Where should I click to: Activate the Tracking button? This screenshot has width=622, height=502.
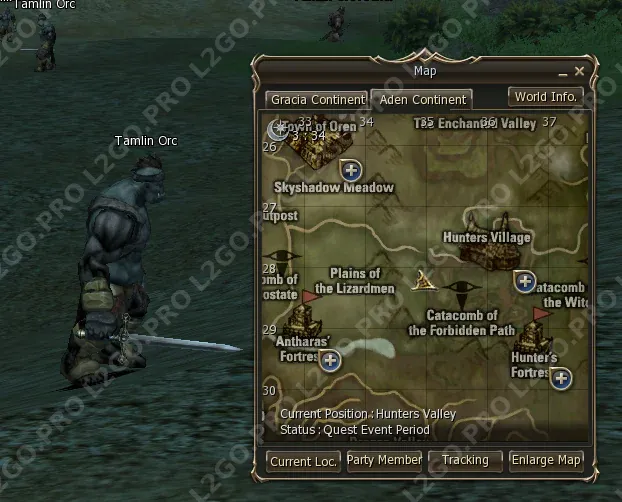pyautogui.click(x=465, y=460)
